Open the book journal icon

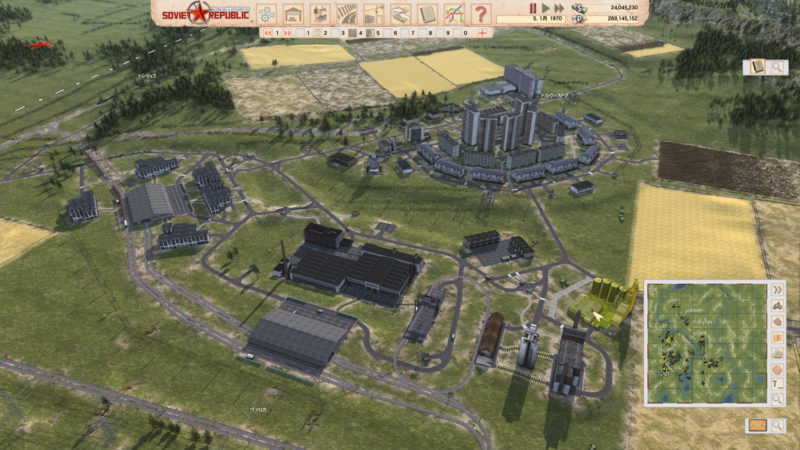754,67
